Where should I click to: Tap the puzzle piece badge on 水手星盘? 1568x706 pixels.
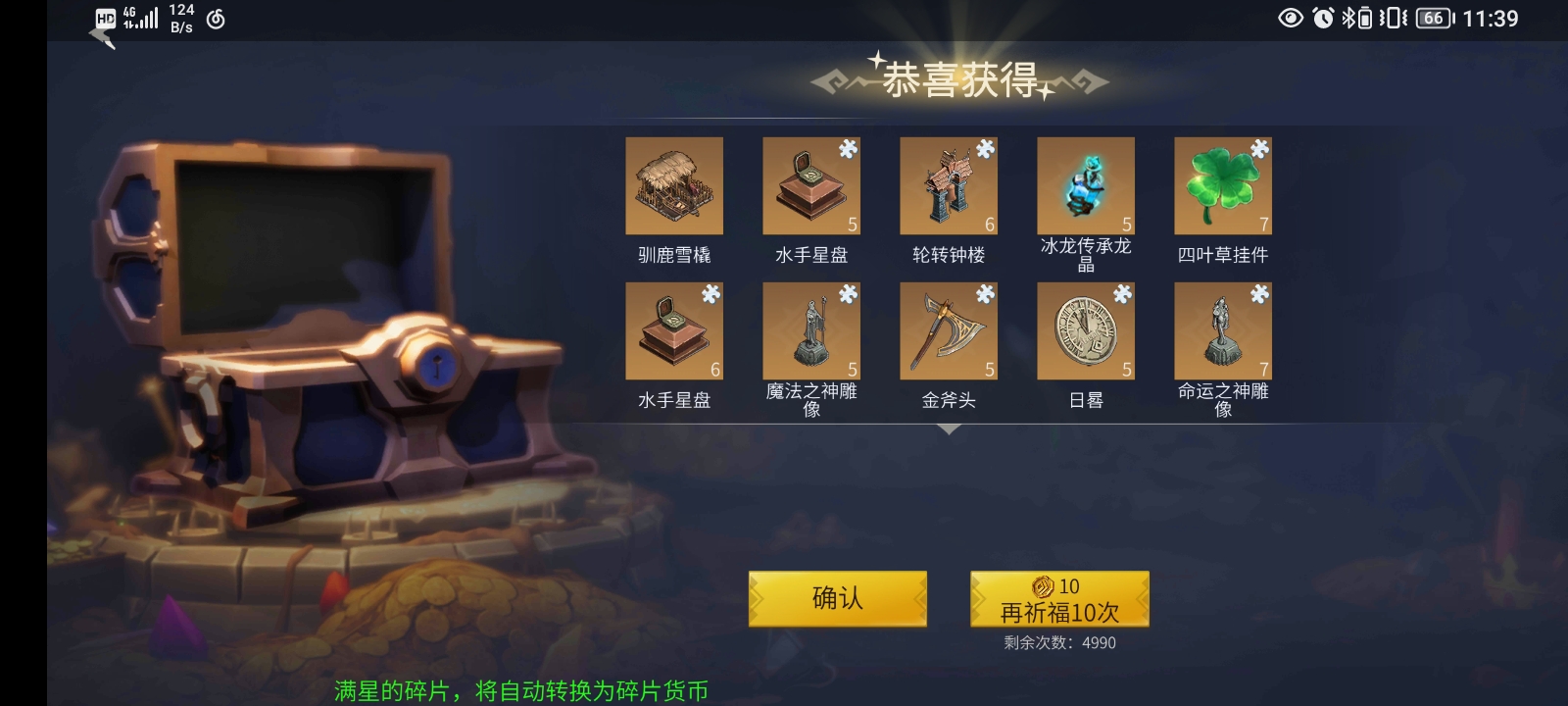click(x=849, y=149)
